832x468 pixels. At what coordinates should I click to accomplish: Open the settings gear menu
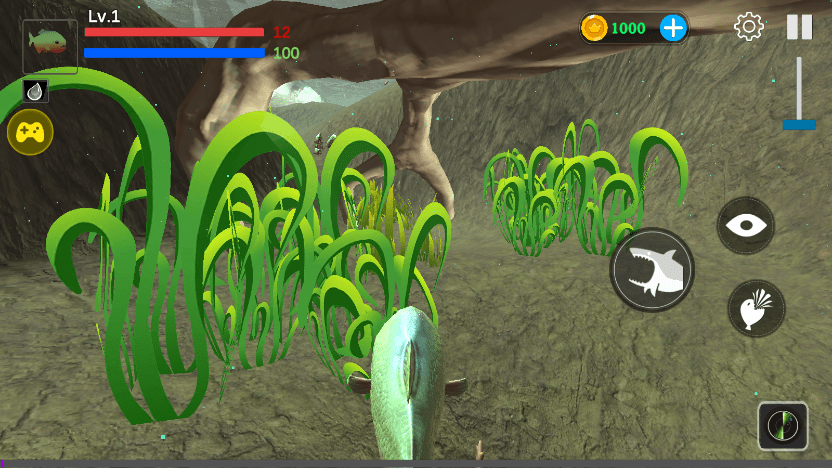pyautogui.click(x=749, y=27)
